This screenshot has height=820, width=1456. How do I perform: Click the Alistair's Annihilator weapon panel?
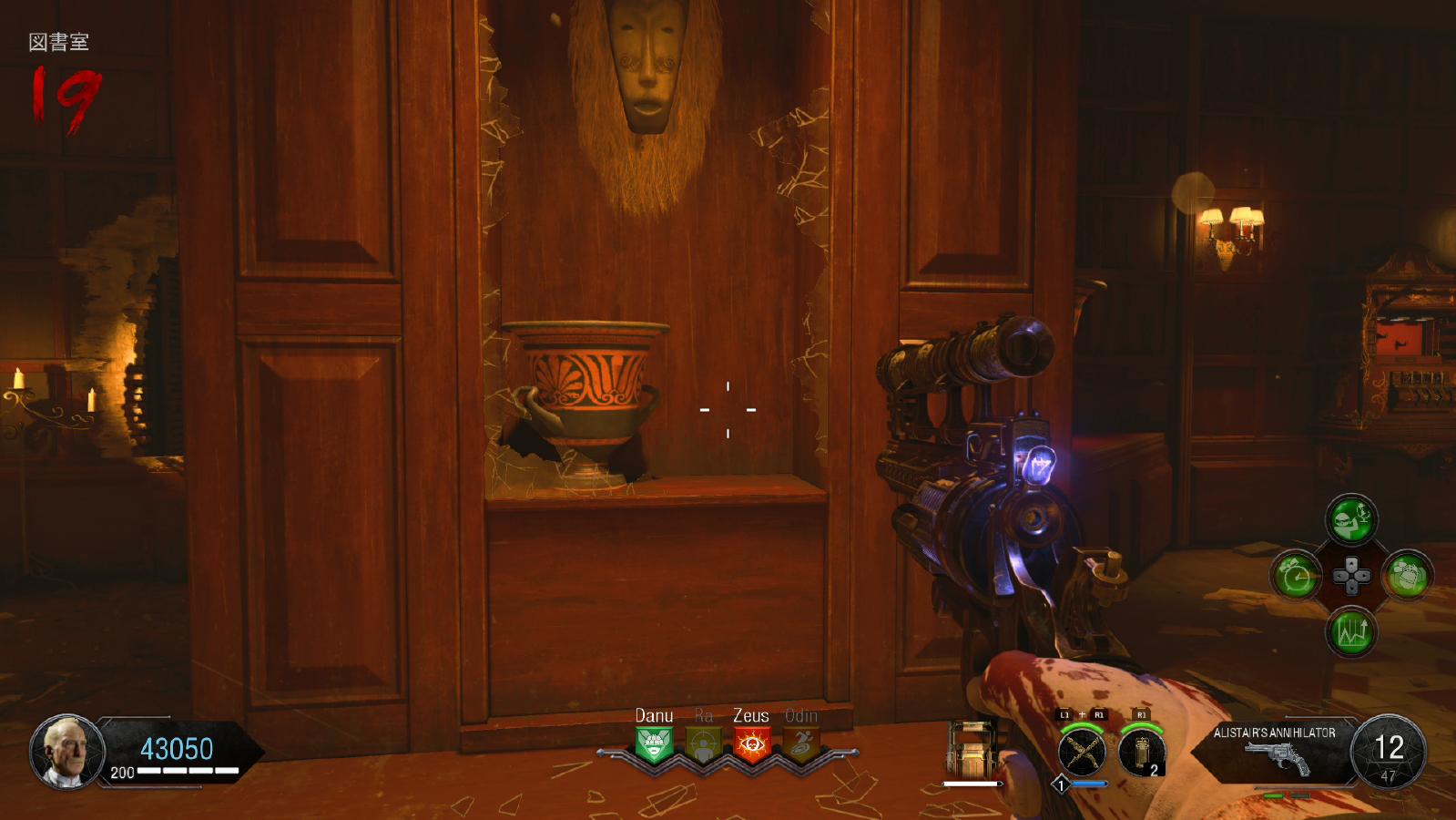click(1276, 750)
